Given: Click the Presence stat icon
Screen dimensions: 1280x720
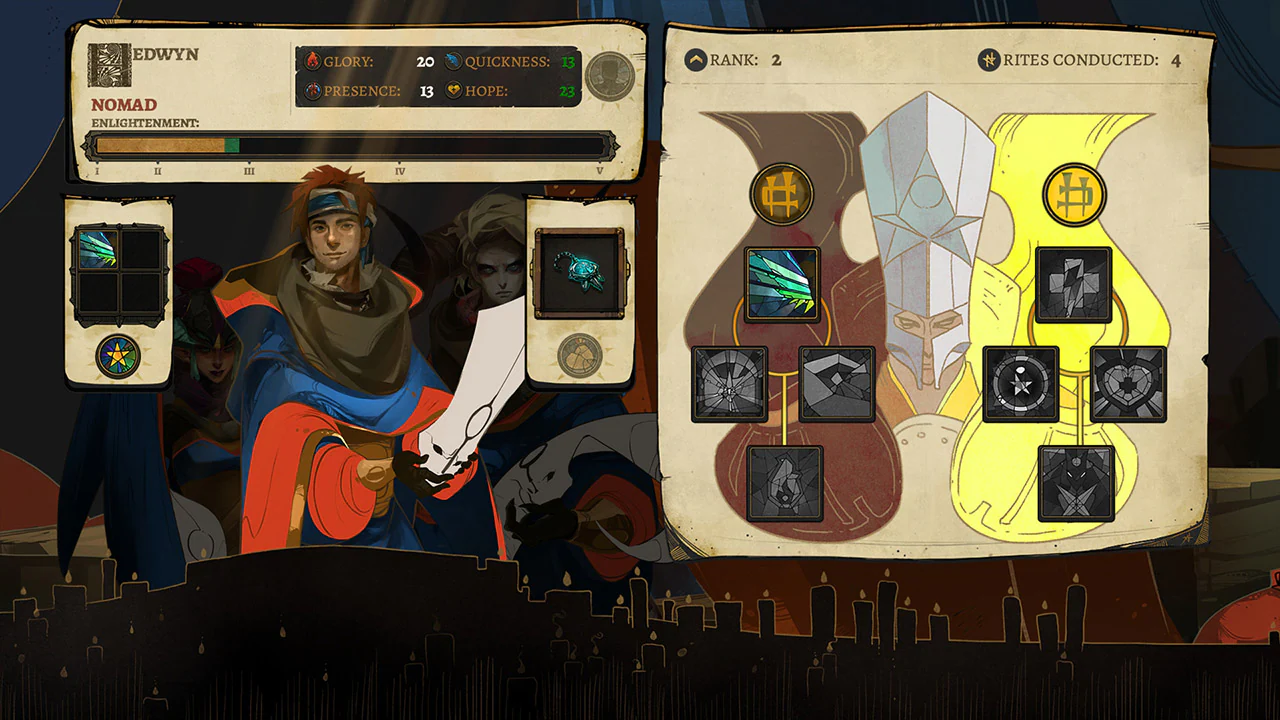Looking at the screenshot, I should pyautogui.click(x=313, y=88).
